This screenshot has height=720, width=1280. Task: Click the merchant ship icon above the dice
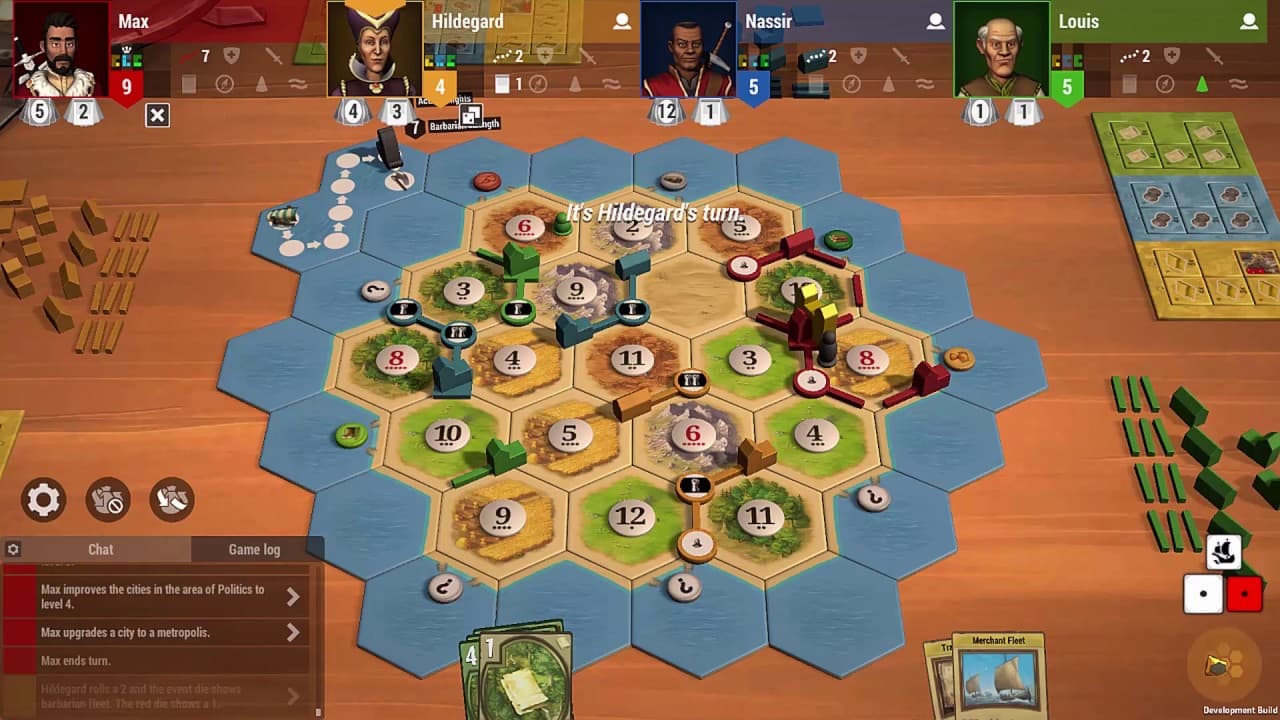click(1225, 551)
